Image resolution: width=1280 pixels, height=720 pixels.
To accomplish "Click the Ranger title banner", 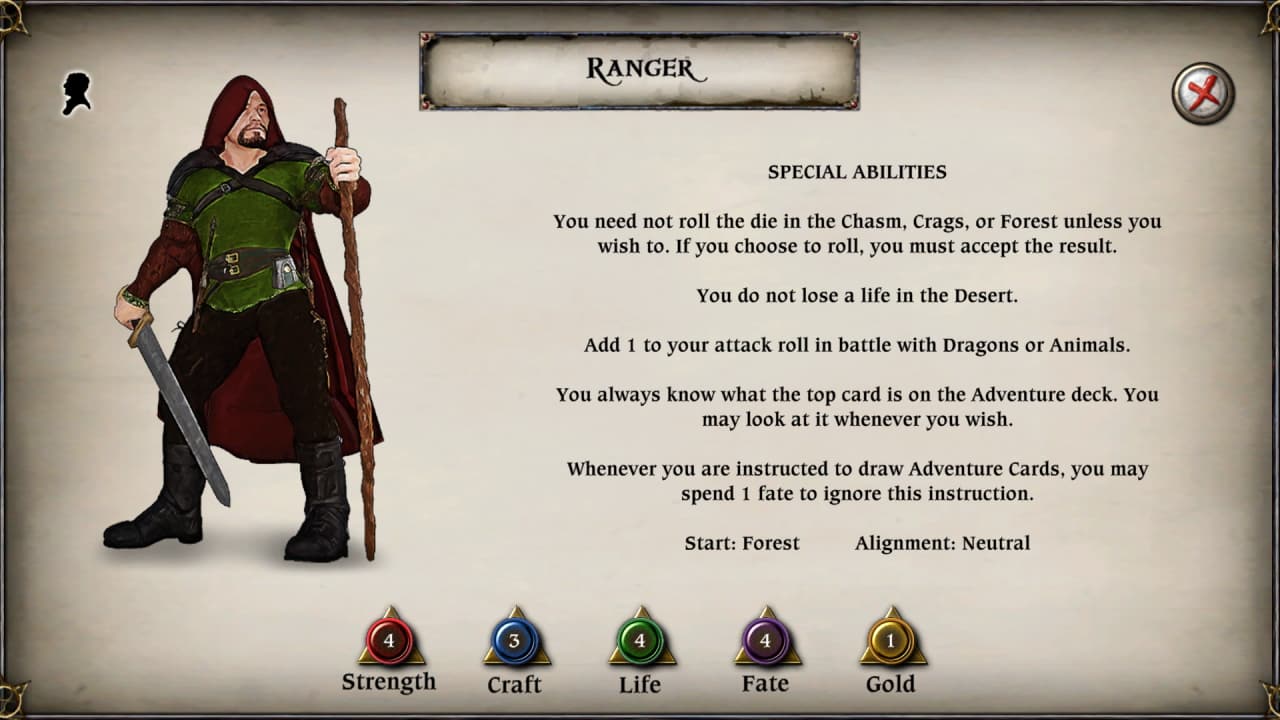I will [640, 70].
